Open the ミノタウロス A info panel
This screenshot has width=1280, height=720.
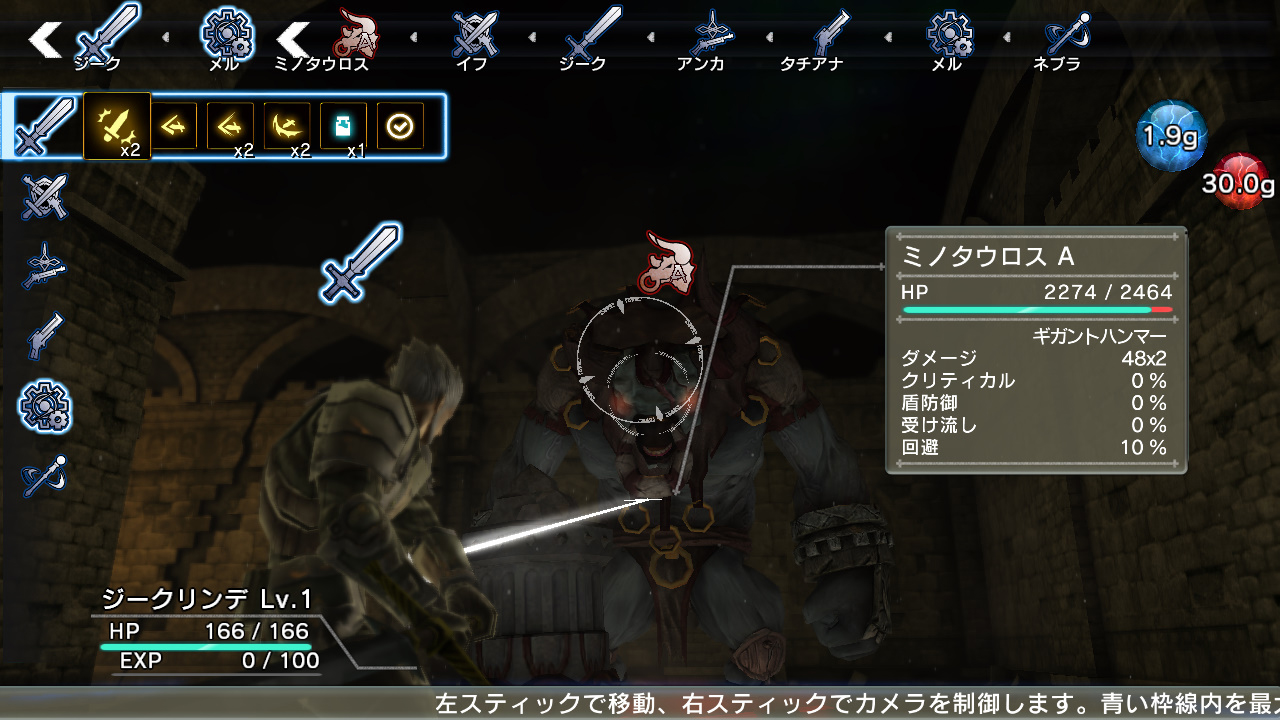coord(1035,350)
